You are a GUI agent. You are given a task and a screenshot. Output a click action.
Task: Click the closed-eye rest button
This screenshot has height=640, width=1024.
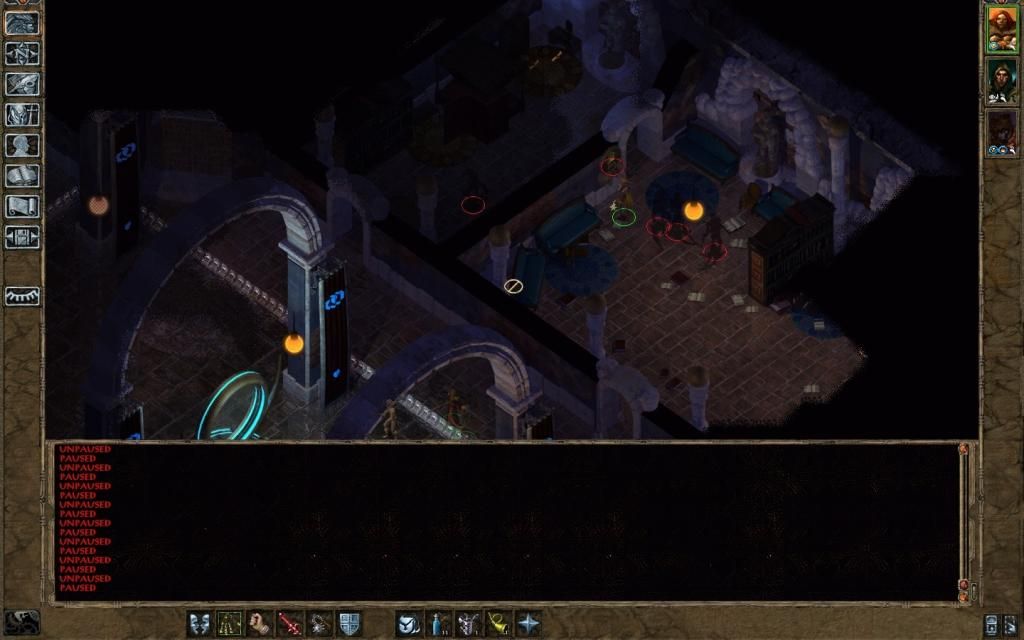pos(22,297)
